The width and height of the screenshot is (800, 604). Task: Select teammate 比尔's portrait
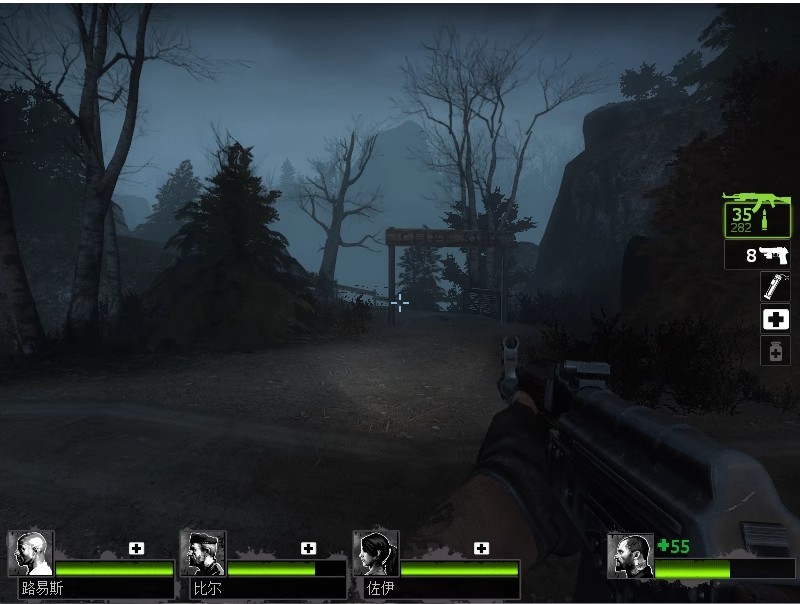tap(203, 553)
